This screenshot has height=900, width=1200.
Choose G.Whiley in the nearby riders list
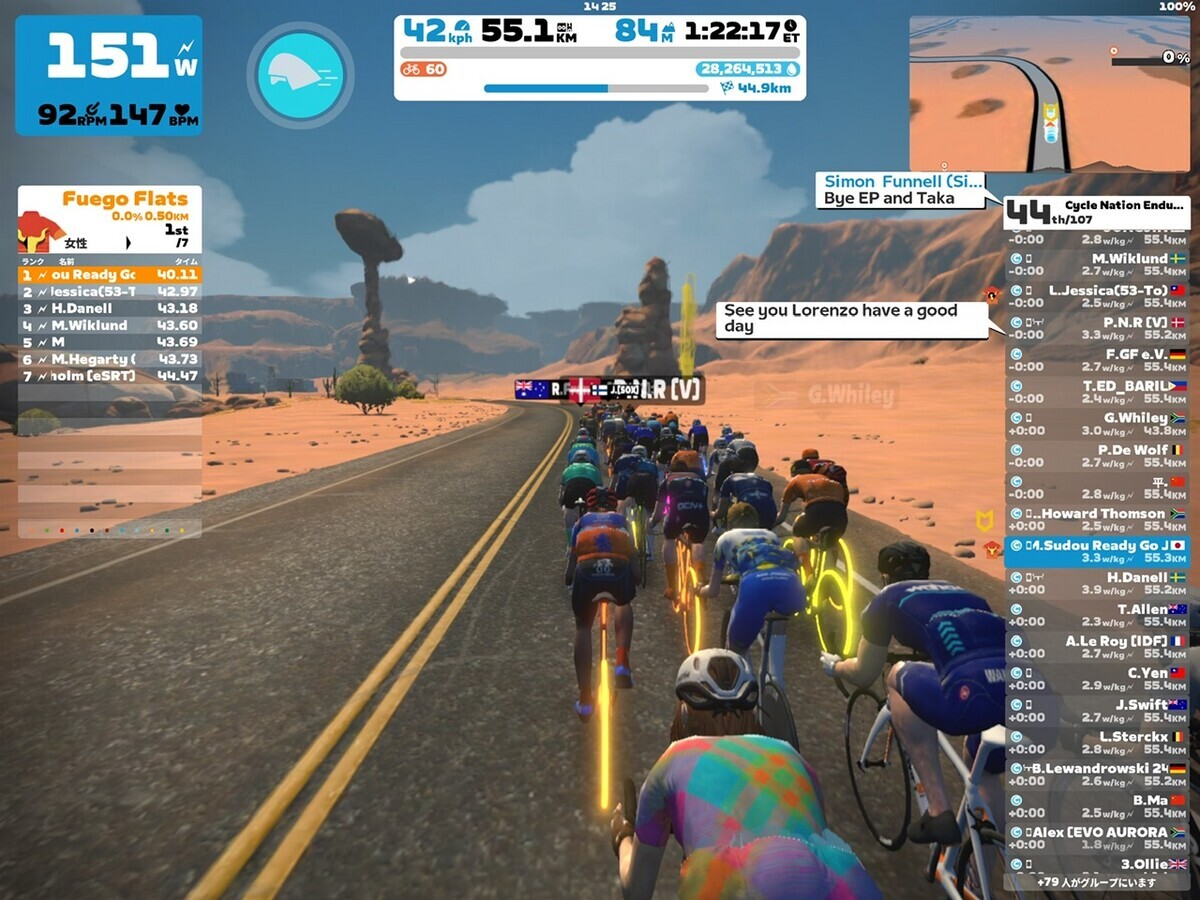1097,424
